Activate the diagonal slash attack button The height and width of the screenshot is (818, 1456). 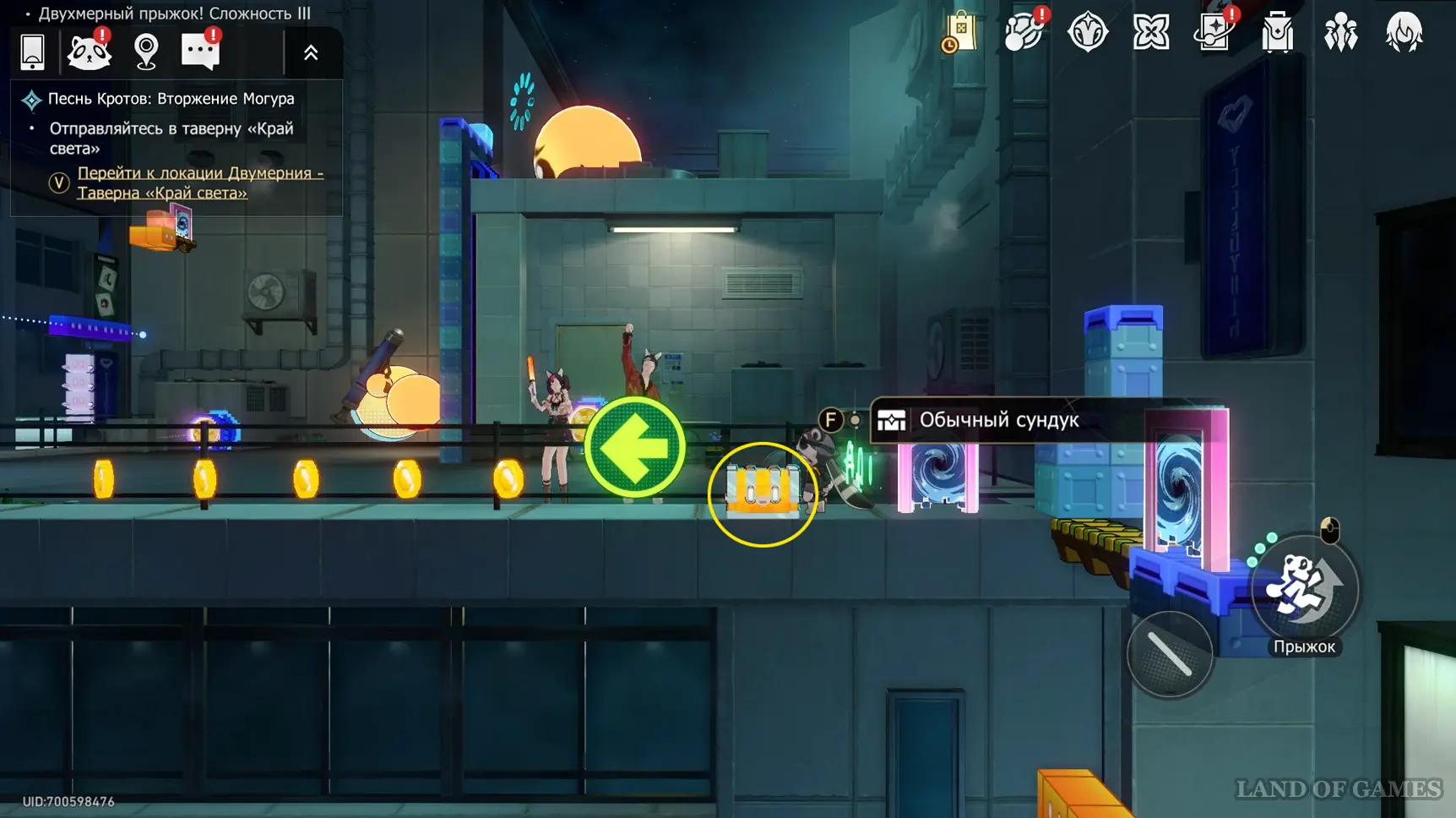pyautogui.click(x=1170, y=654)
